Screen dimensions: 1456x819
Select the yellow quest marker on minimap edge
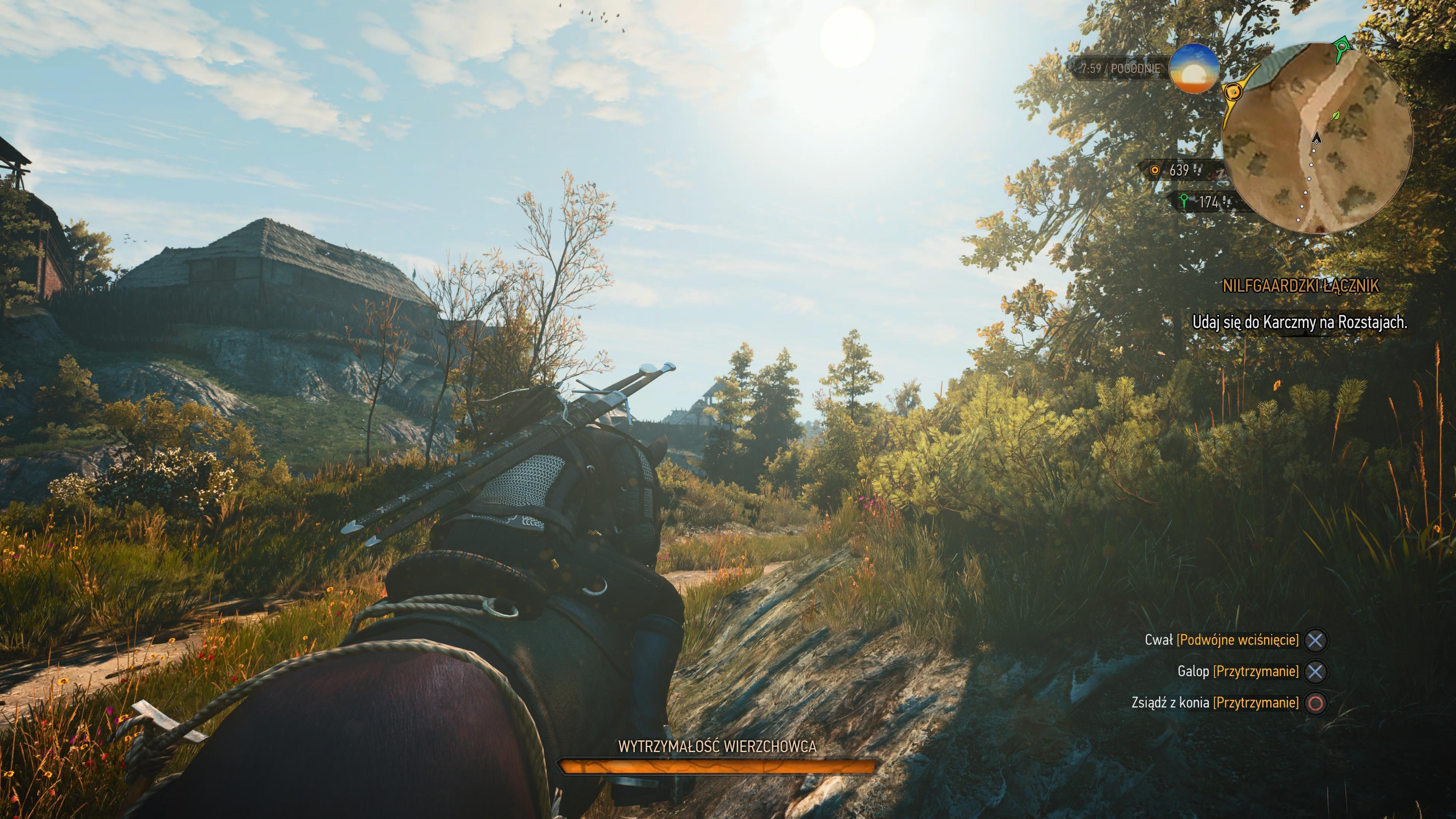coord(1233,91)
